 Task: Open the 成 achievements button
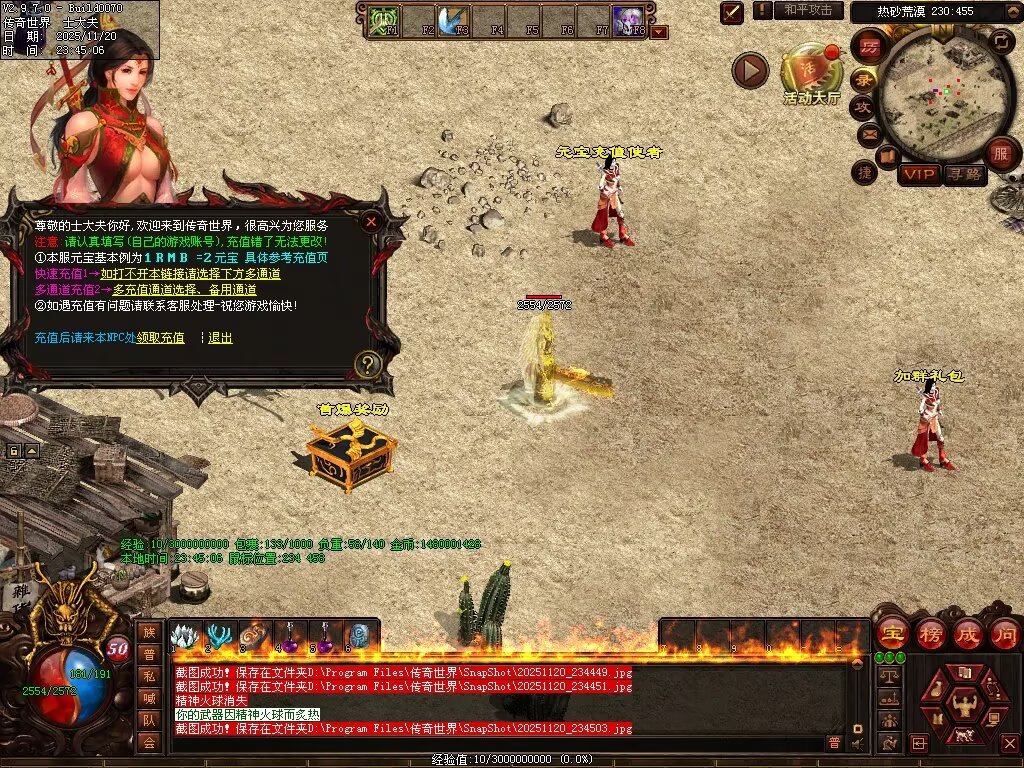(x=968, y=633)
